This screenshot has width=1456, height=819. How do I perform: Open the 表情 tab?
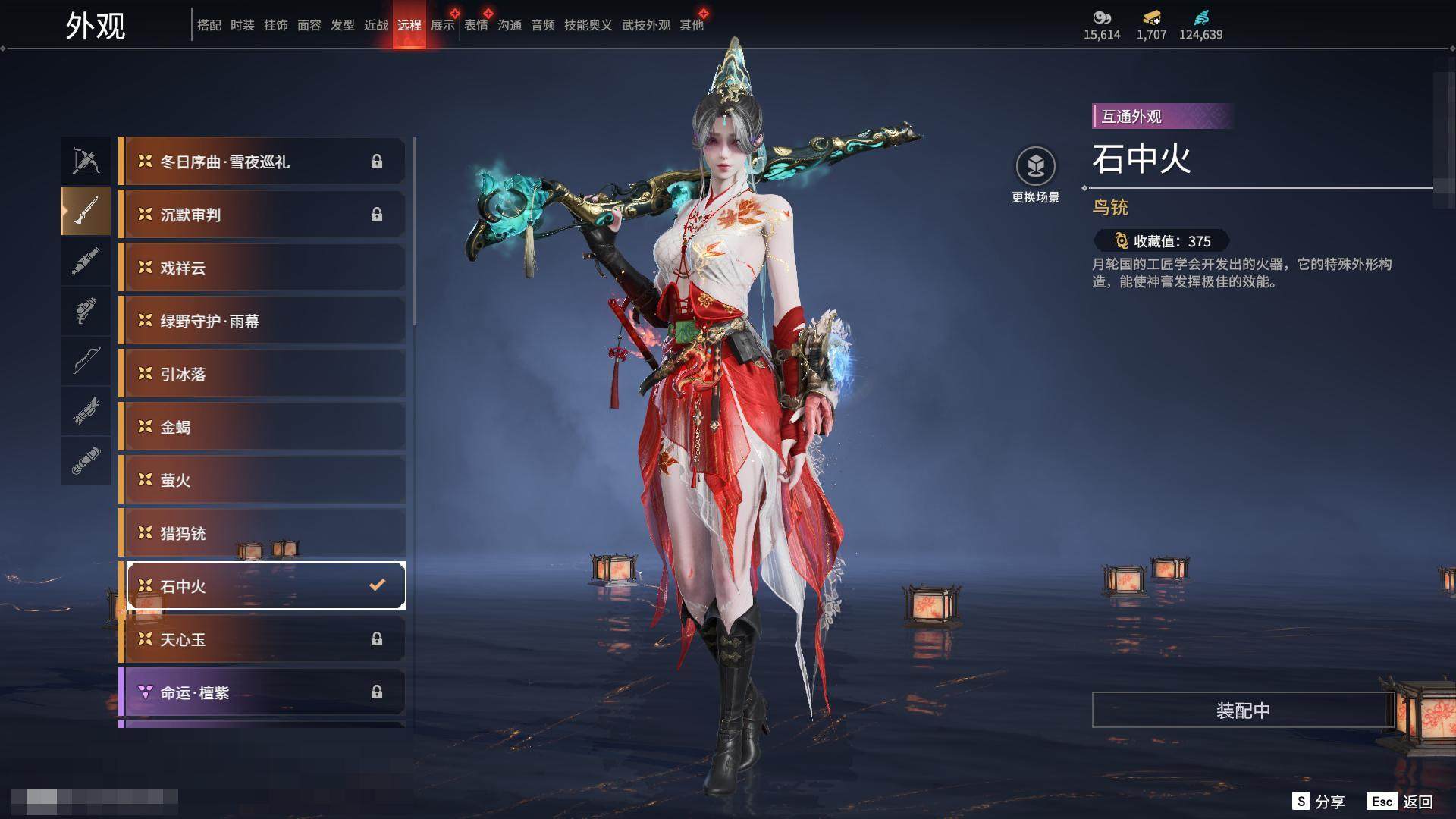pyautogui.click(x=476, y=25)
